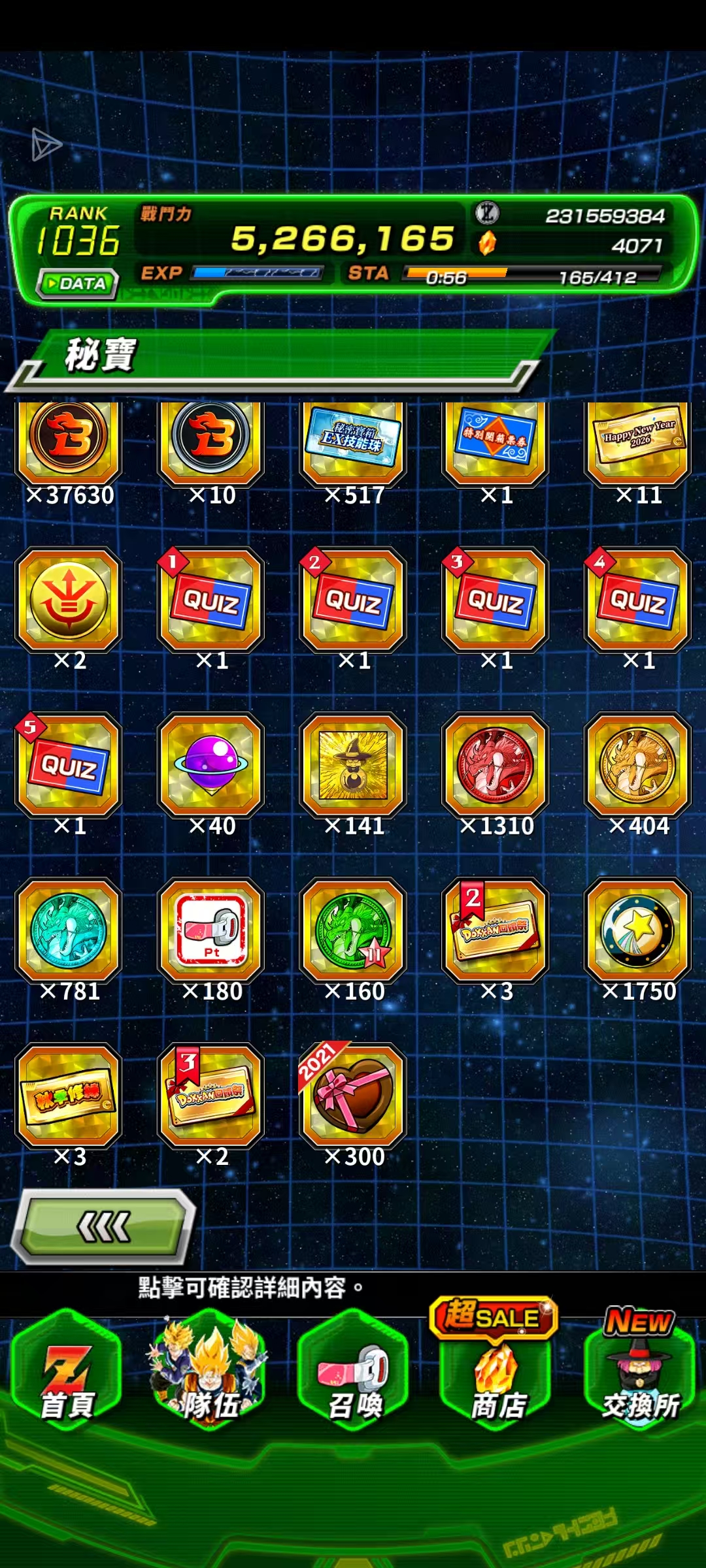Select the QUIZ ticket numbered 3

click(x=496, y=599)
